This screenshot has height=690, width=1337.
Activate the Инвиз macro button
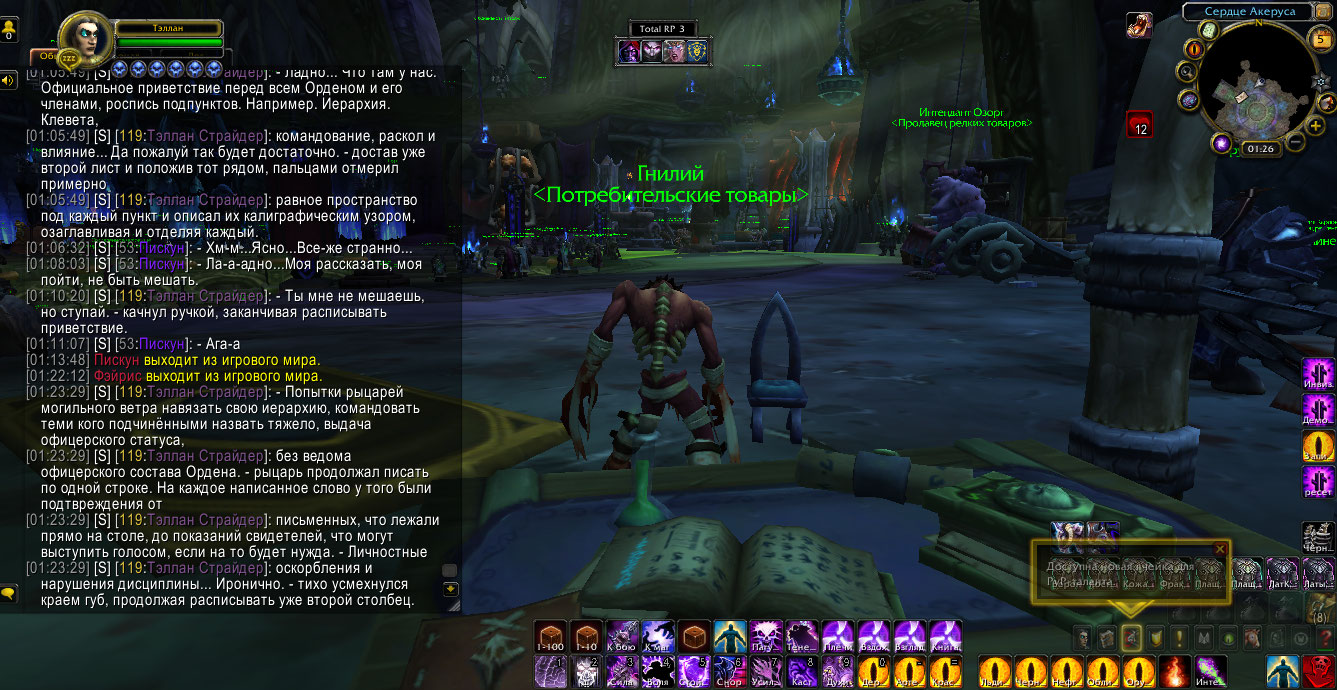[x=1318, y=373]
